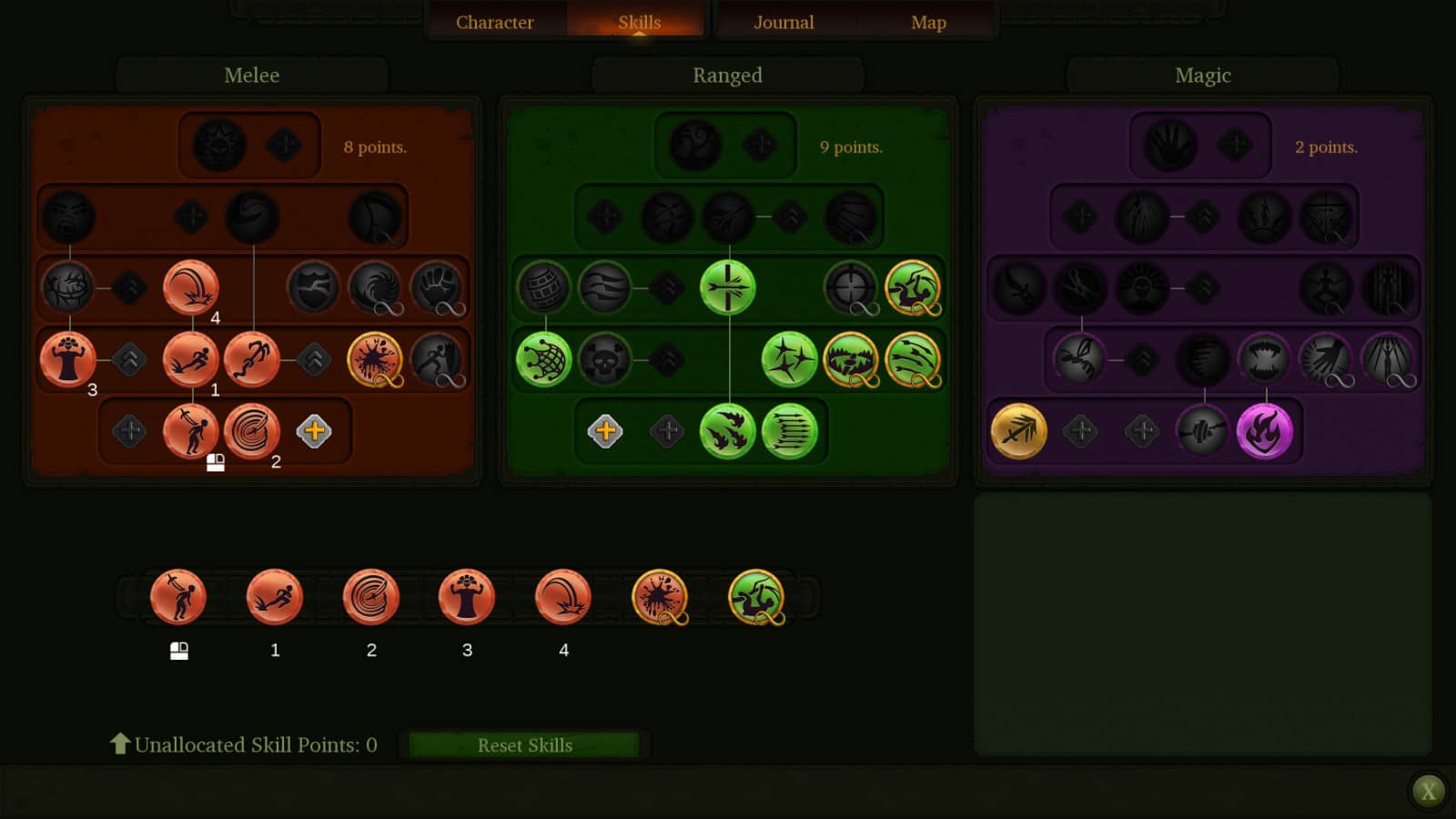Select the green spider web ranged skill
This screenshot has height=819, width=1456.
coord(543,359)
